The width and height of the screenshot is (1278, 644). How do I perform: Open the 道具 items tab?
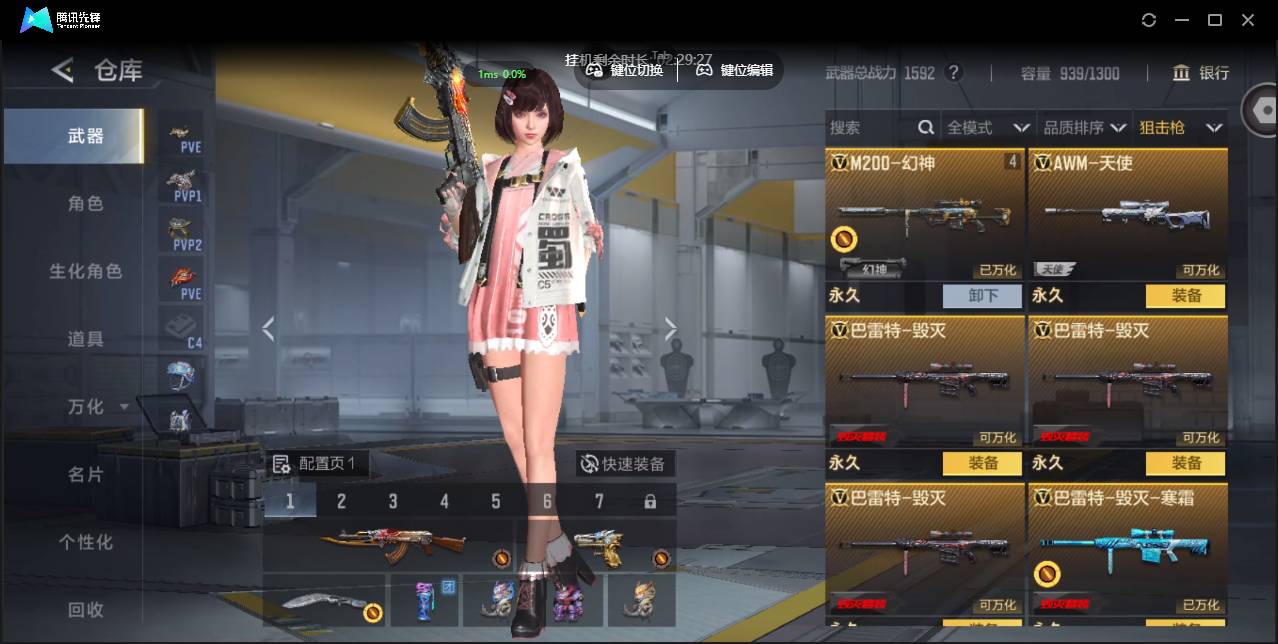[85, 339]
